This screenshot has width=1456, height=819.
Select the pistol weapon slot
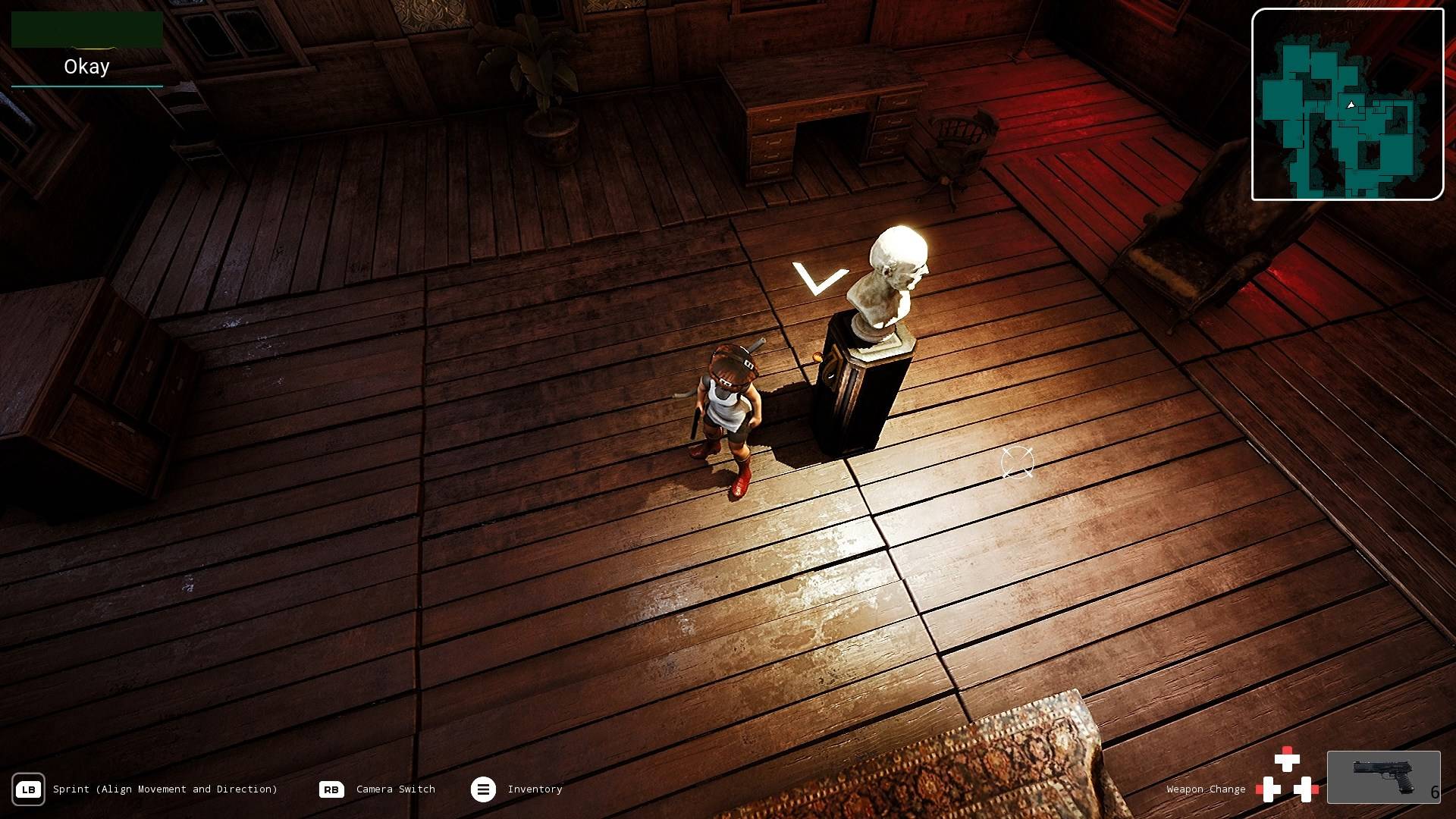[1383, 777]
